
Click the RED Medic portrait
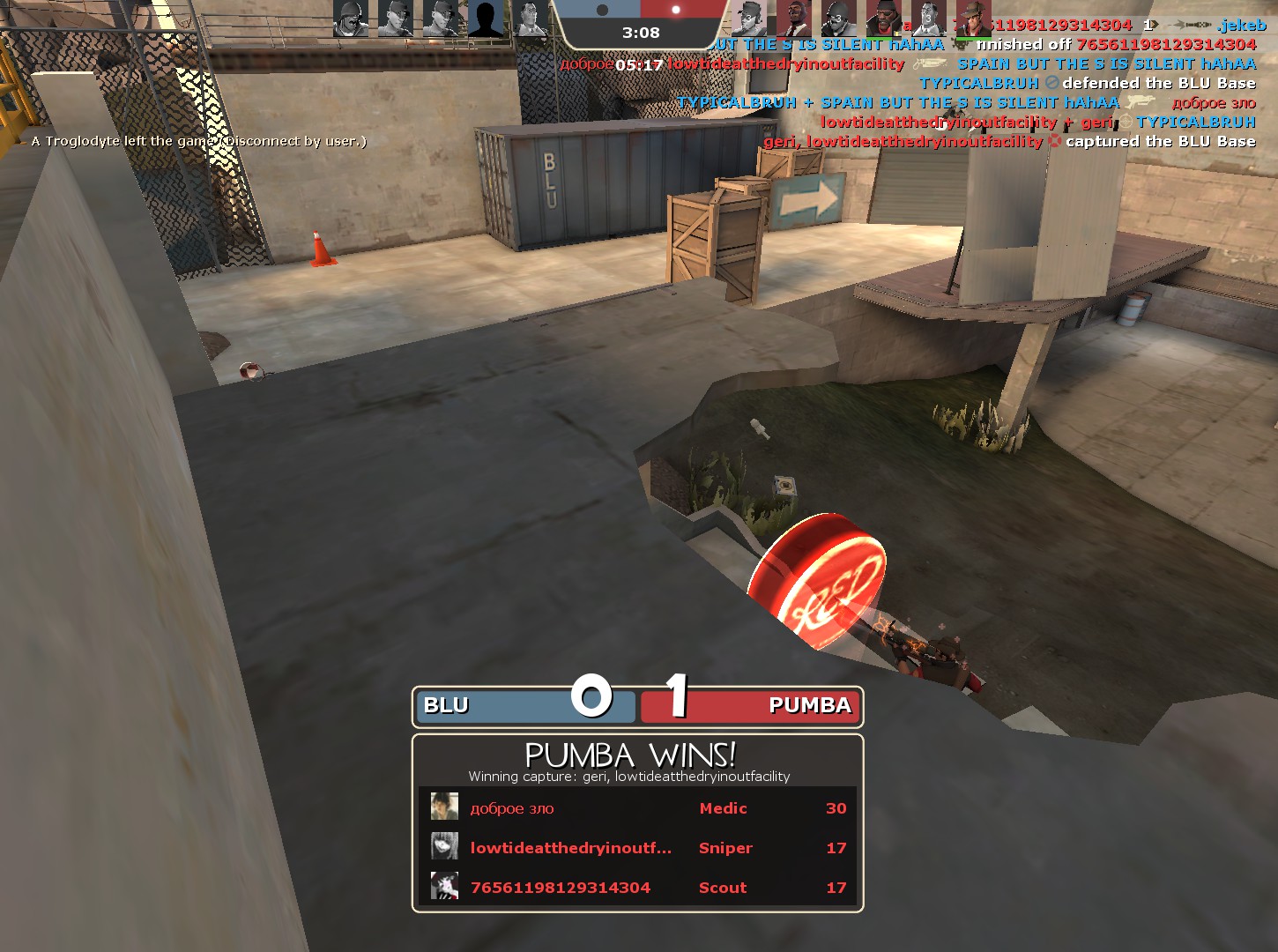click(x=927, y=19)
